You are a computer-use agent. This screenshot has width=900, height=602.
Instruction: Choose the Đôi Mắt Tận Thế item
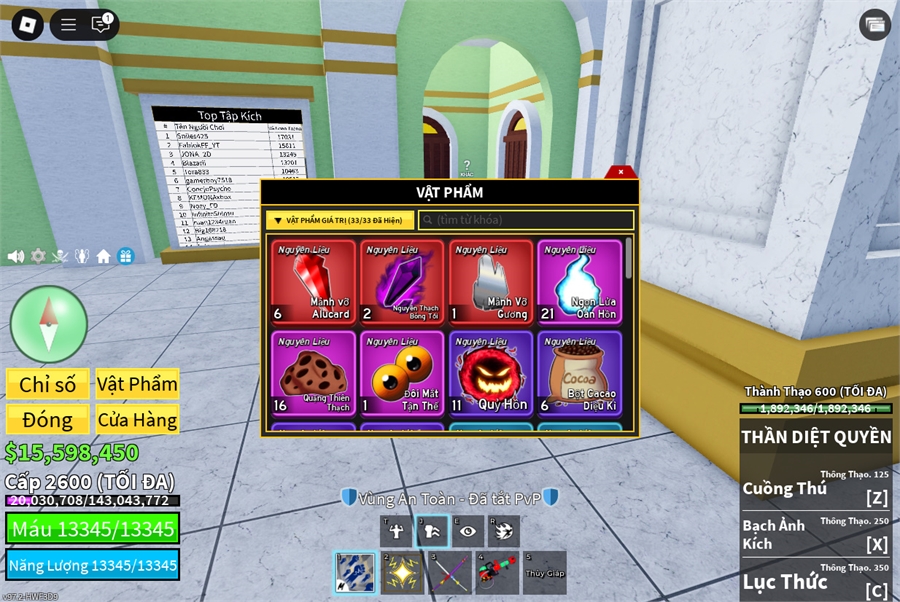click(x=402, y=373)
